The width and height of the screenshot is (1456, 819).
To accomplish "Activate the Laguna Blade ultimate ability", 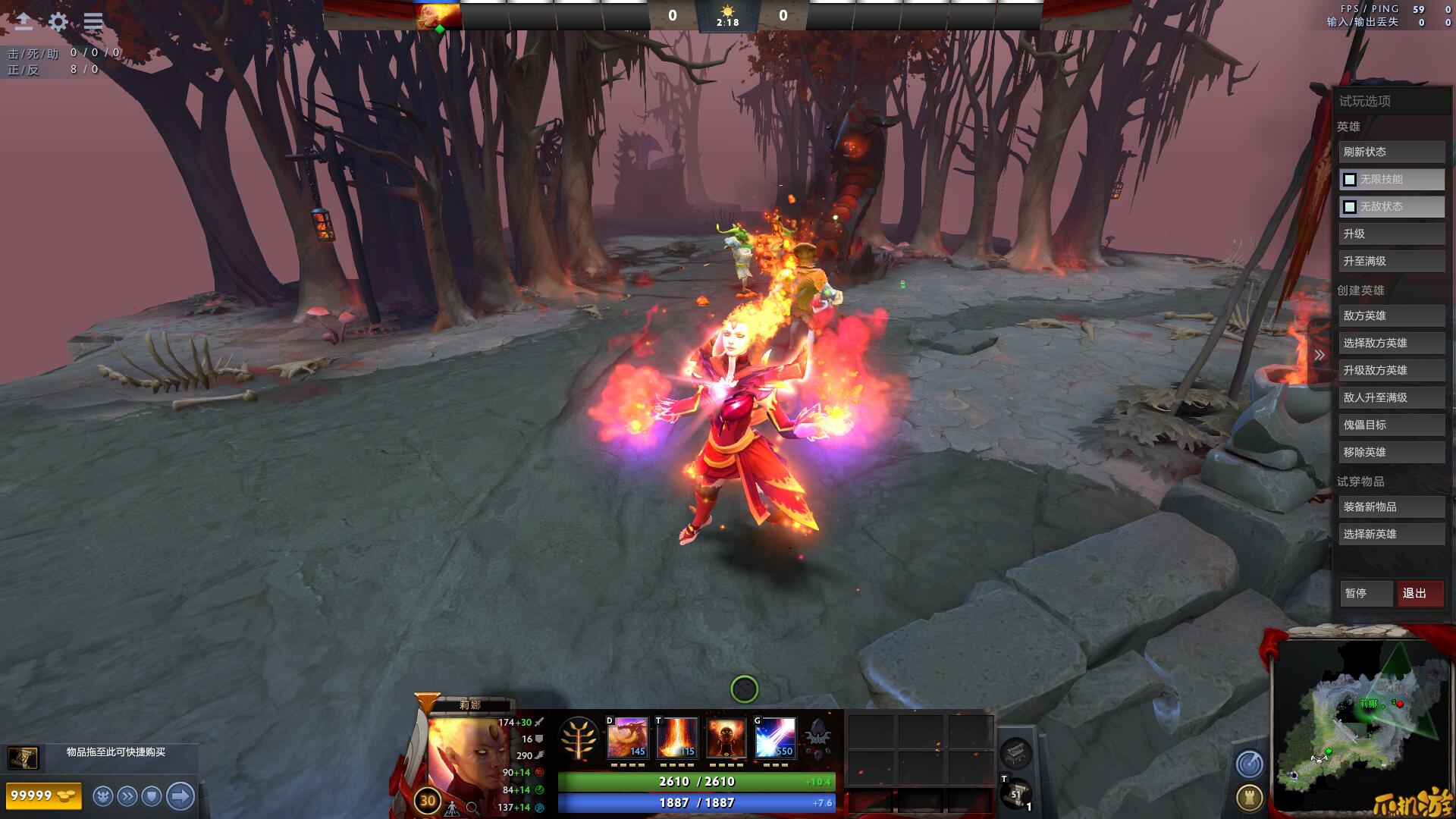I will tap(775, 737).
